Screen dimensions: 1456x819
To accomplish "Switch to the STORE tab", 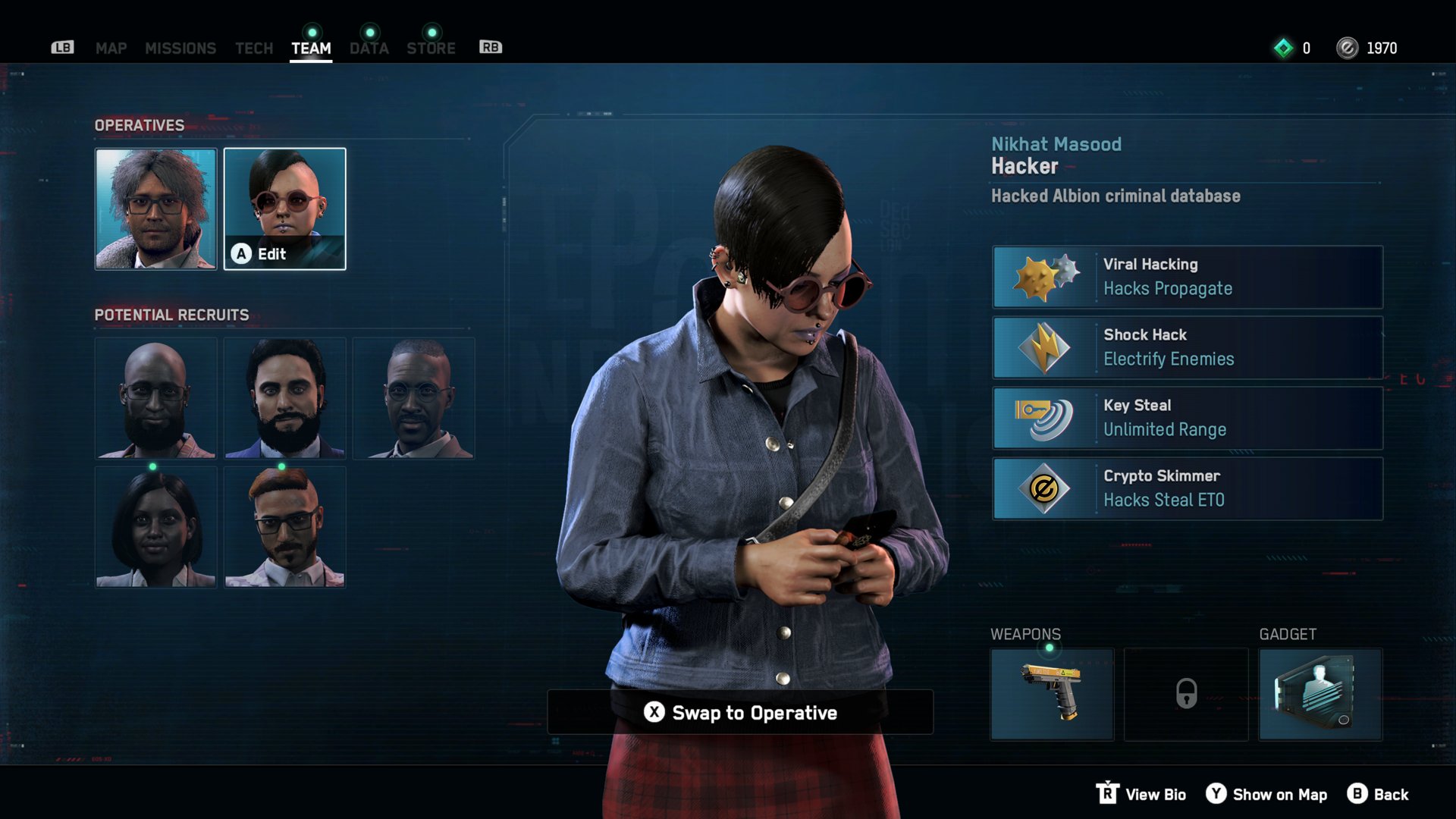I will point(431,49).
